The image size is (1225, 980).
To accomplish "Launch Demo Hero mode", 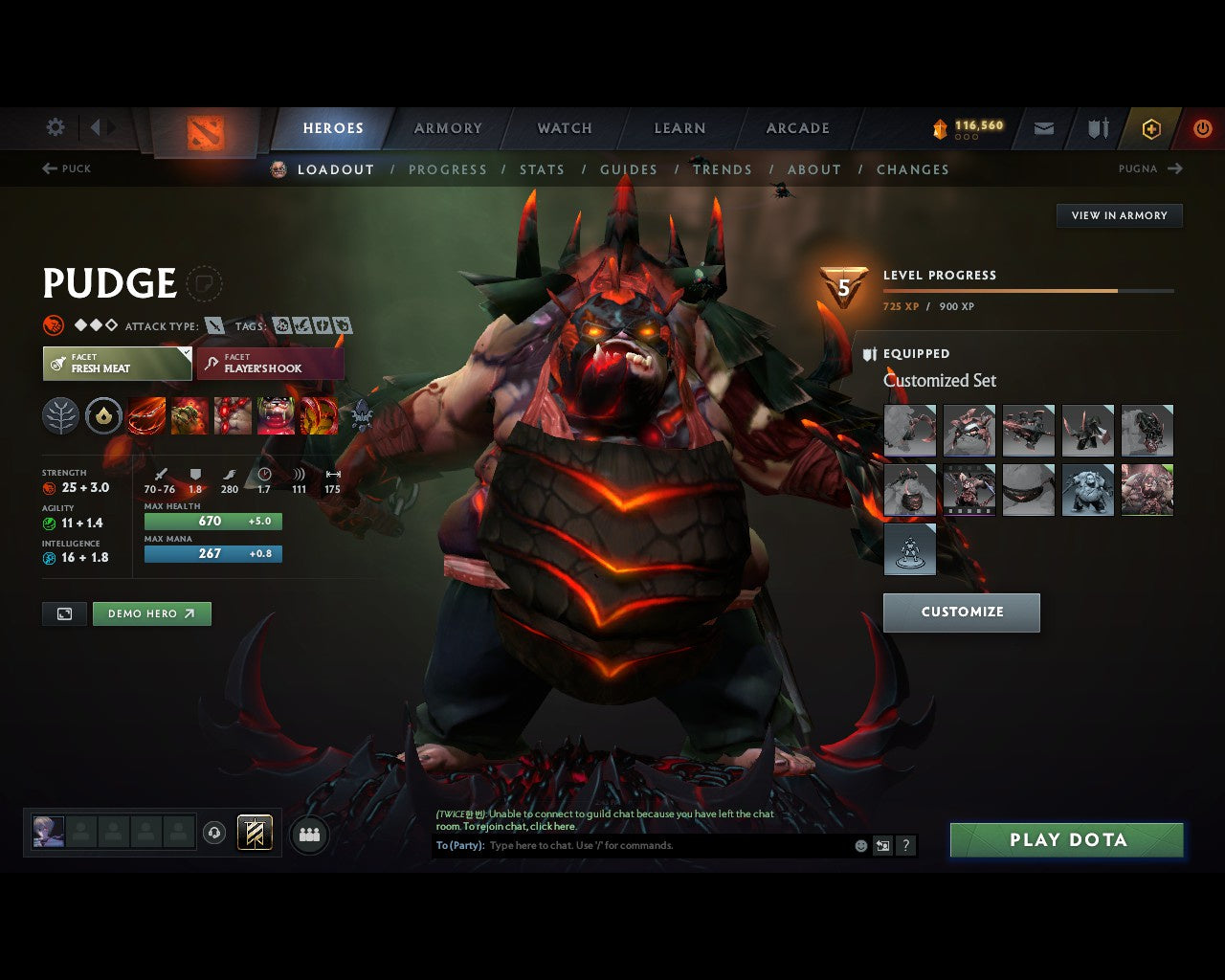I will (151, 613).
